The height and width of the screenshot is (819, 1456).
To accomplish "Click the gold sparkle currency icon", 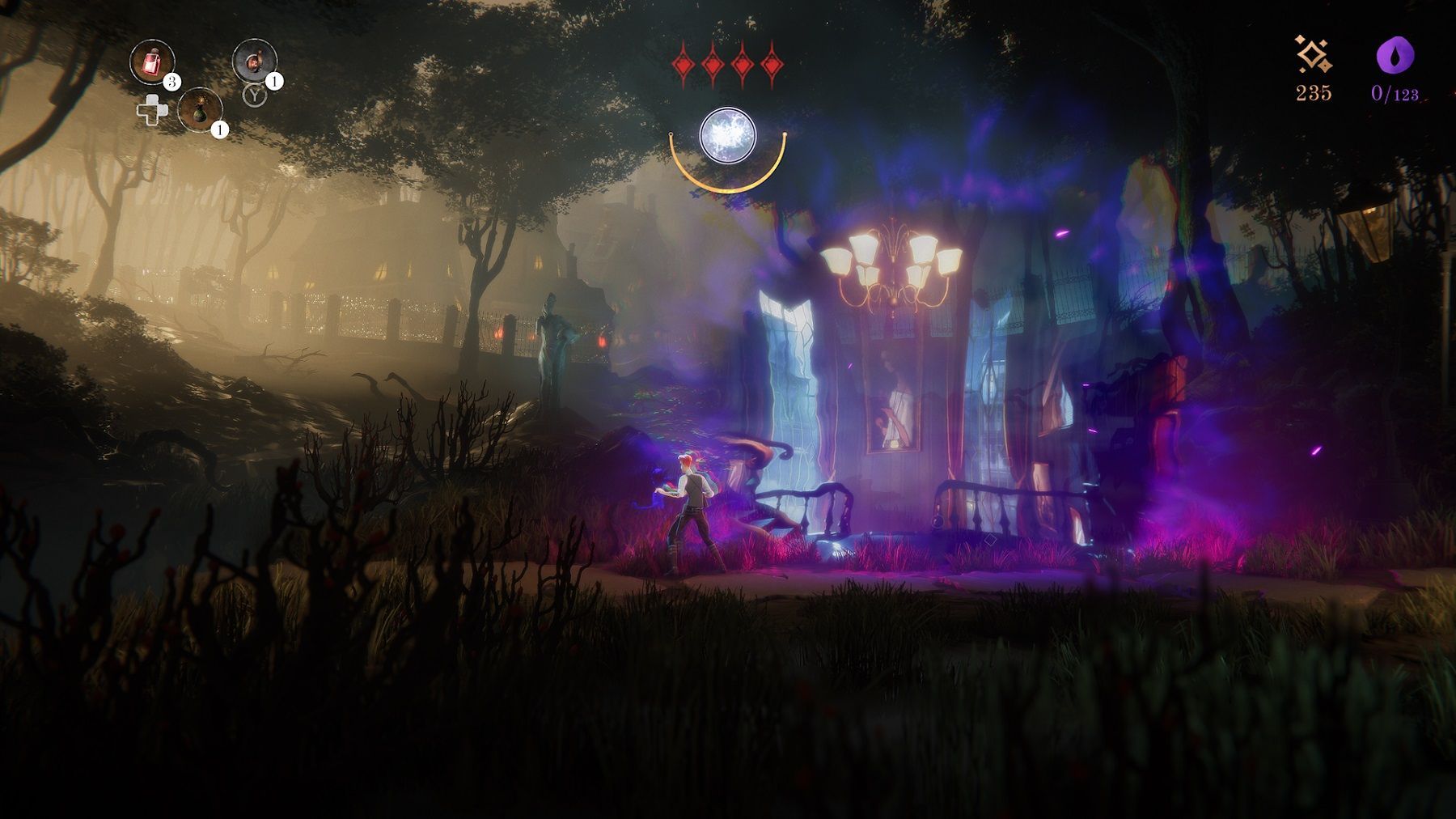I will 1313,55.
